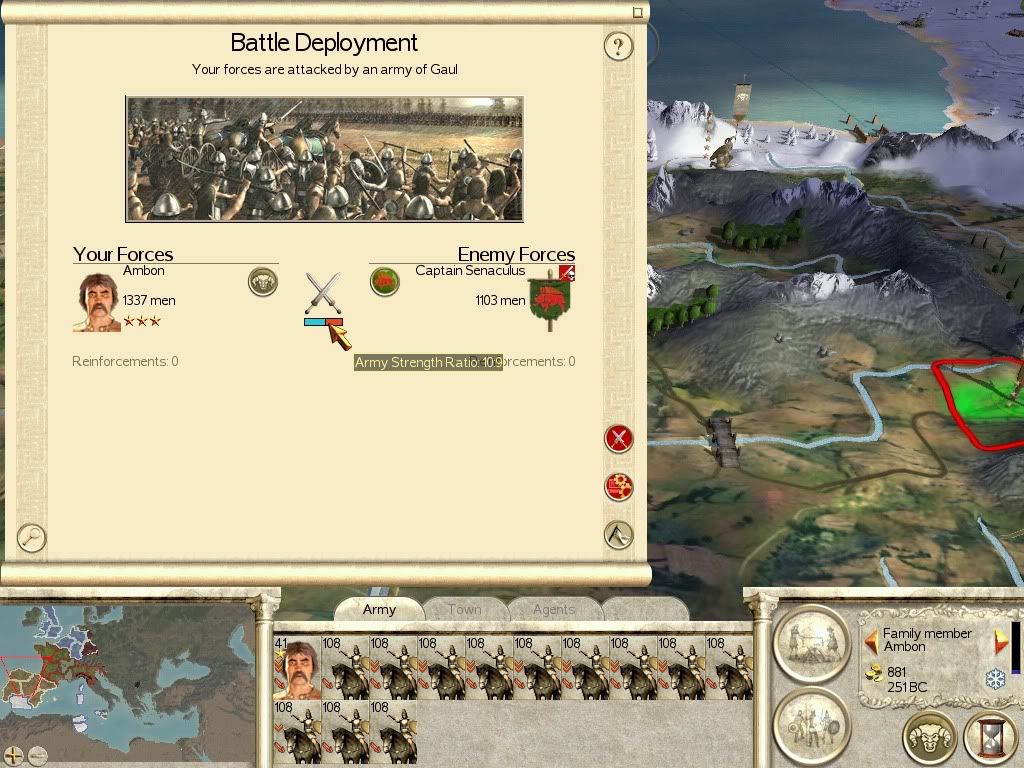Open the Agents tab

553,609
